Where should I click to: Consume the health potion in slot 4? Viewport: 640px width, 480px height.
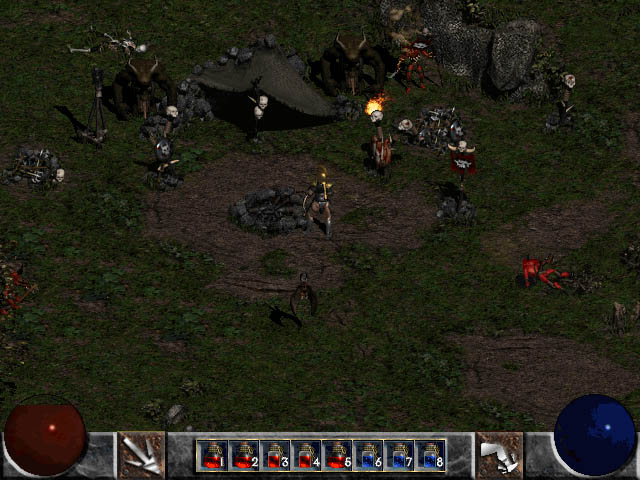pos(305,455)
